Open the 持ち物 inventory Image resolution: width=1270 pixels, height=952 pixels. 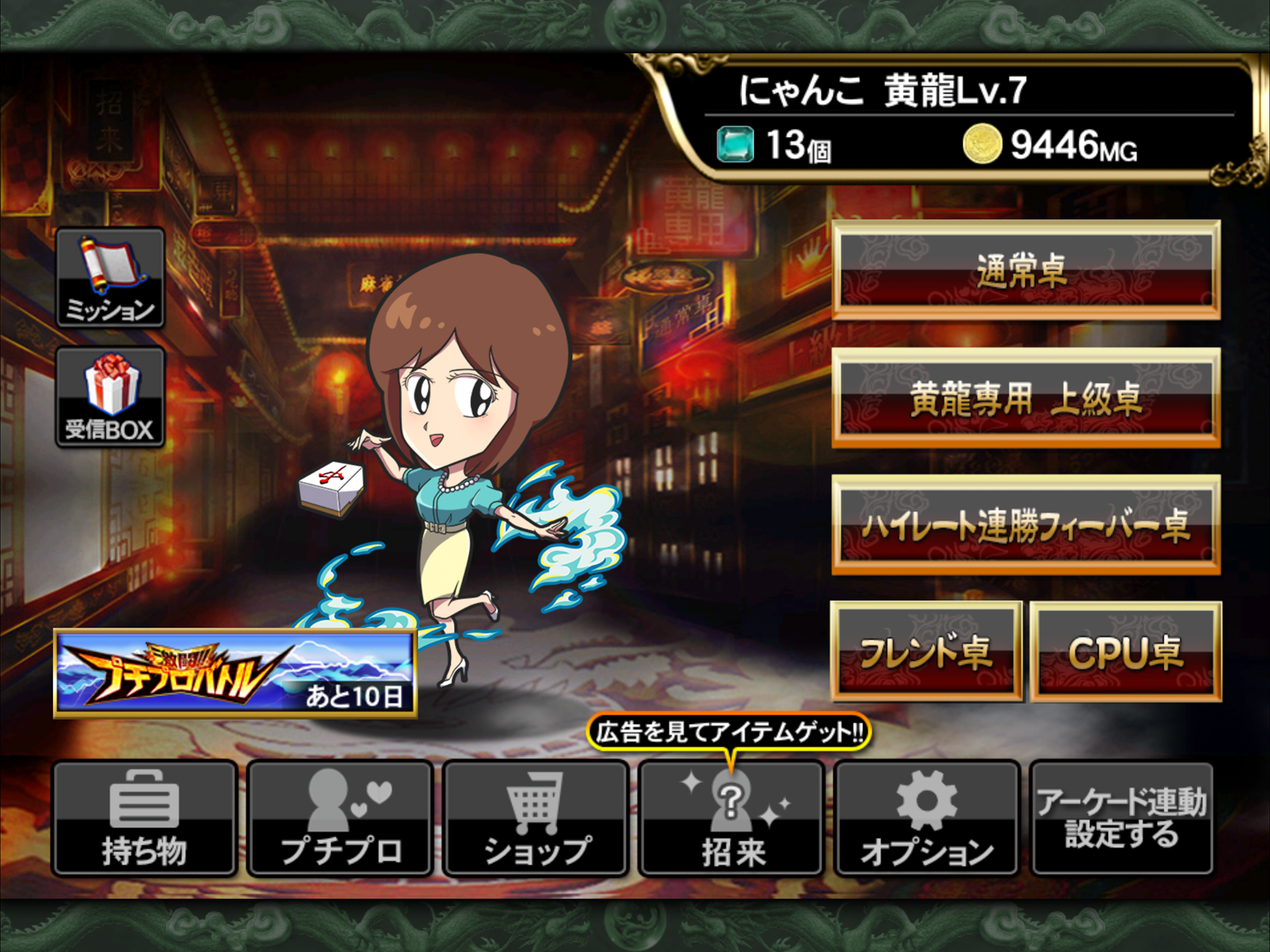pos(145,818)
